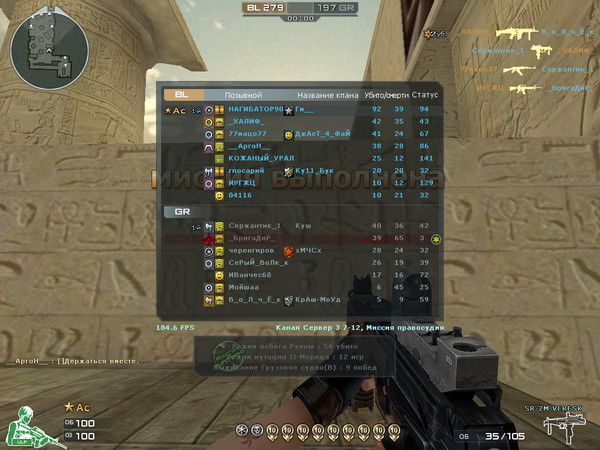Click the minimap in the corner

point(37,38)
